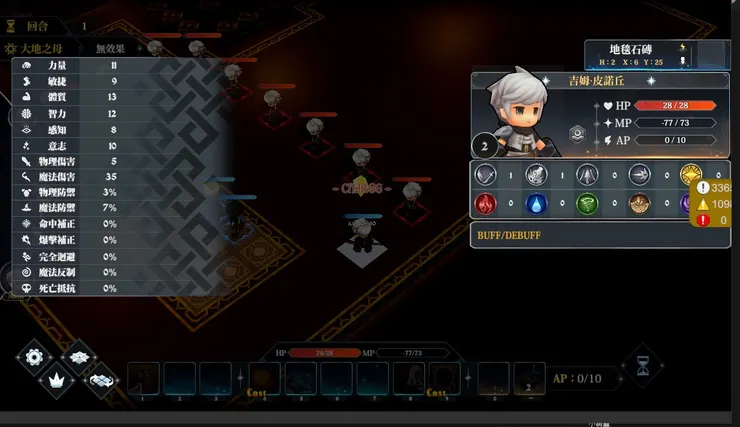Select the blue water drop element icon
740x427 pixels.
(x=536, y=204)
